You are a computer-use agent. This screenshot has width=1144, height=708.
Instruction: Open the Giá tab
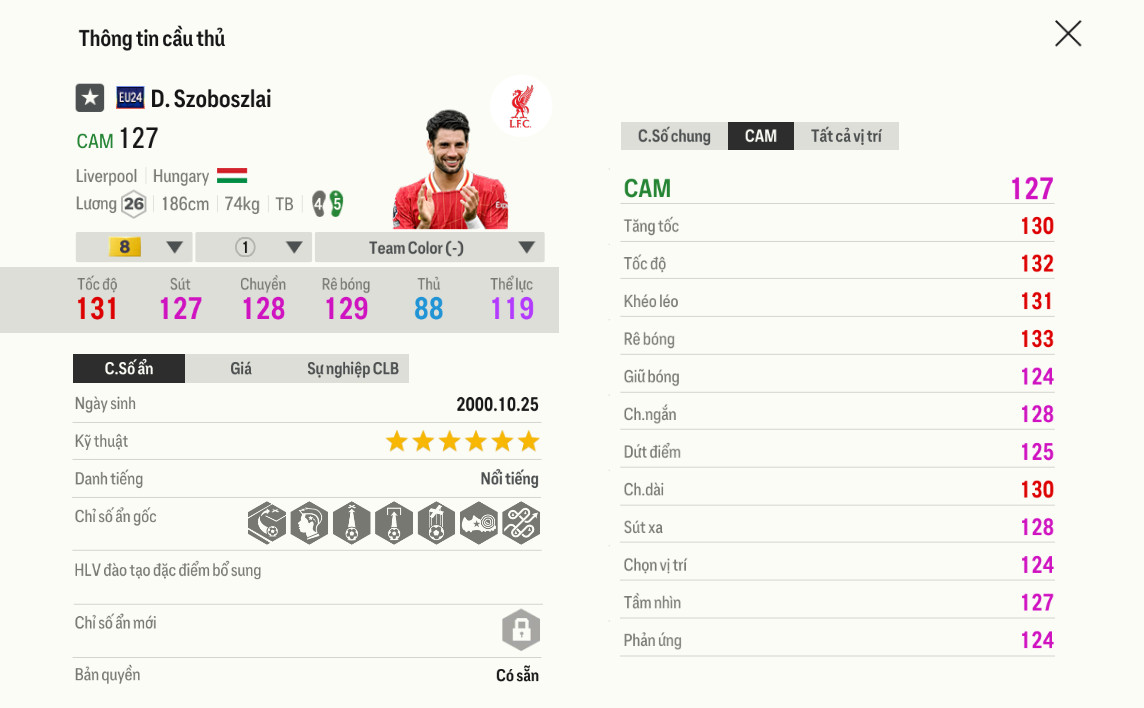point(241,369)
